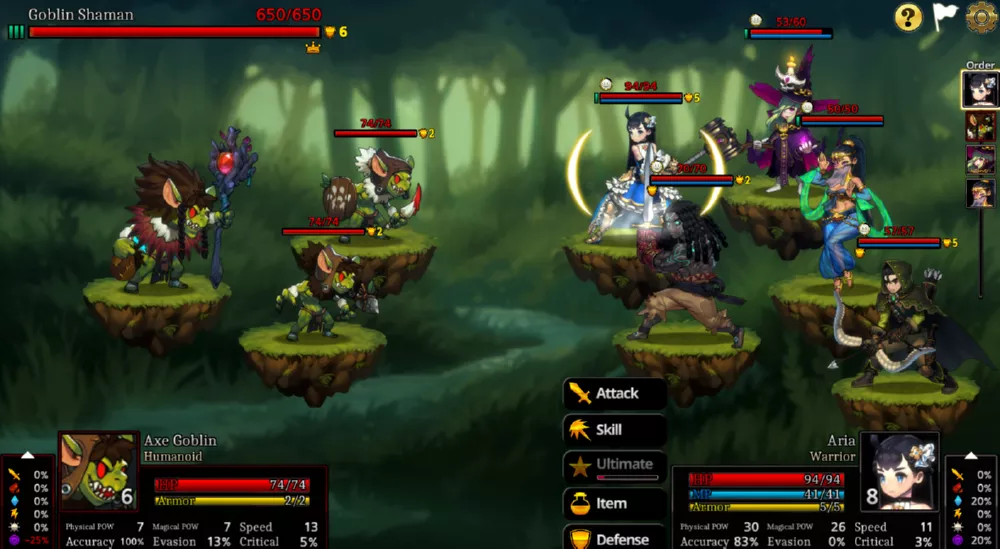Select Aria's portrait in the turn order

click(980, 90)
